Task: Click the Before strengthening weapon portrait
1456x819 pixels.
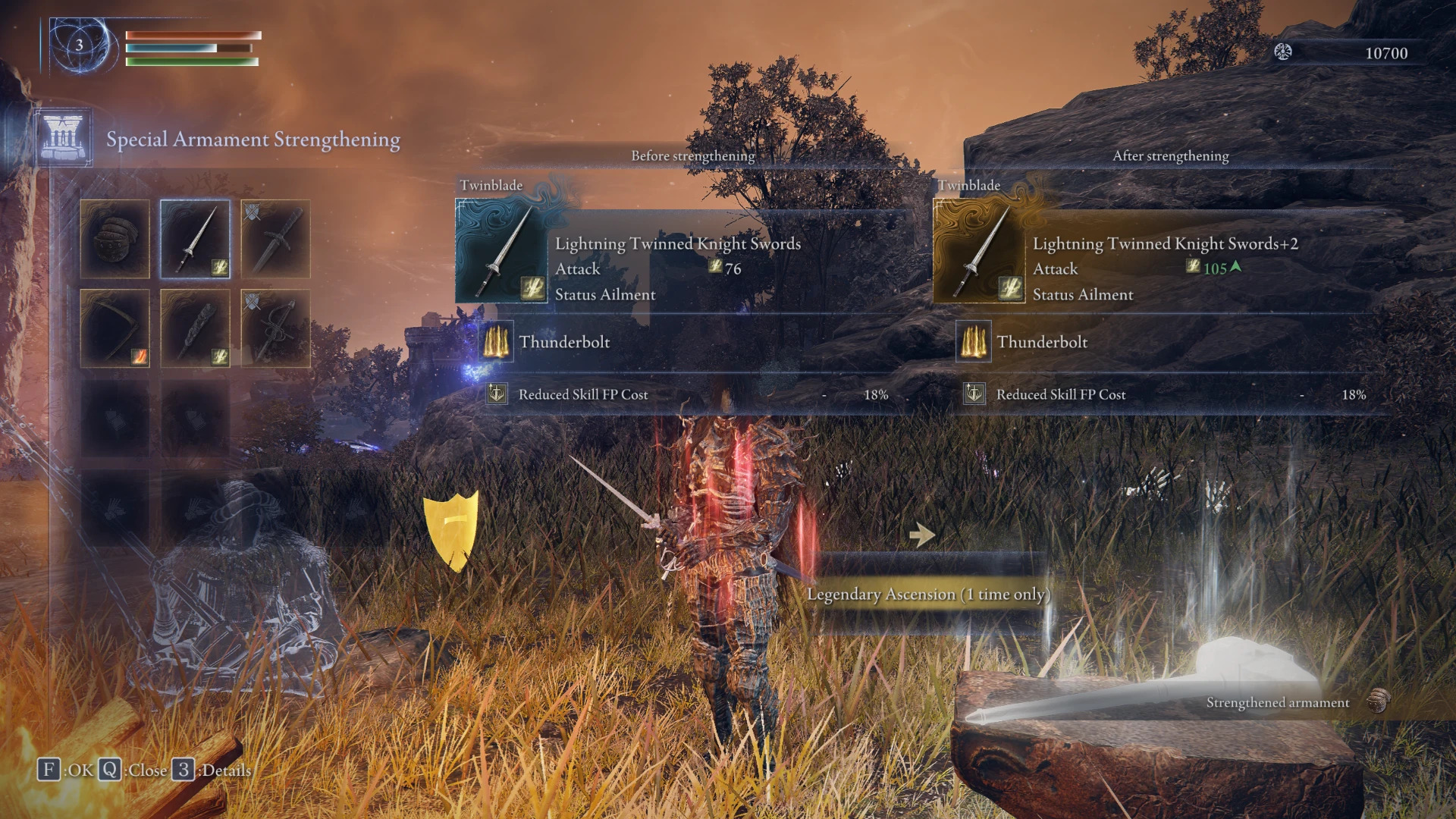Action: click(501, 251)
